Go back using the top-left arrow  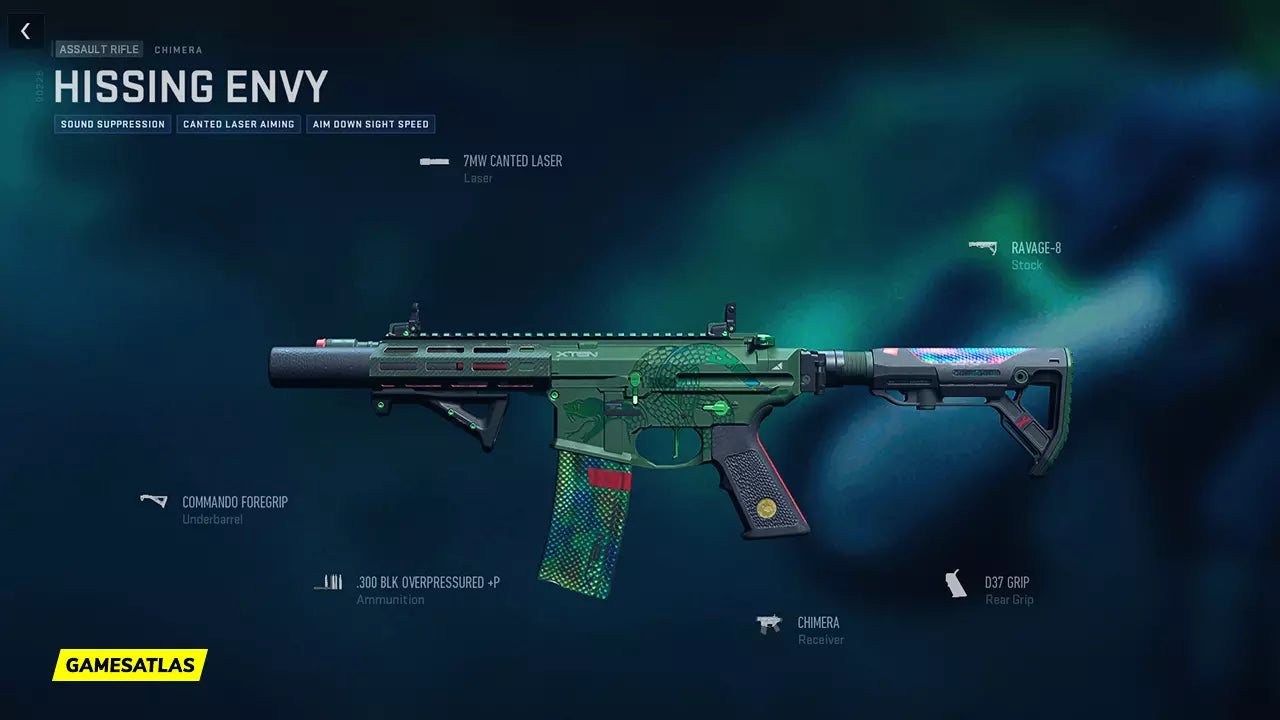click(x=25, y=31)
